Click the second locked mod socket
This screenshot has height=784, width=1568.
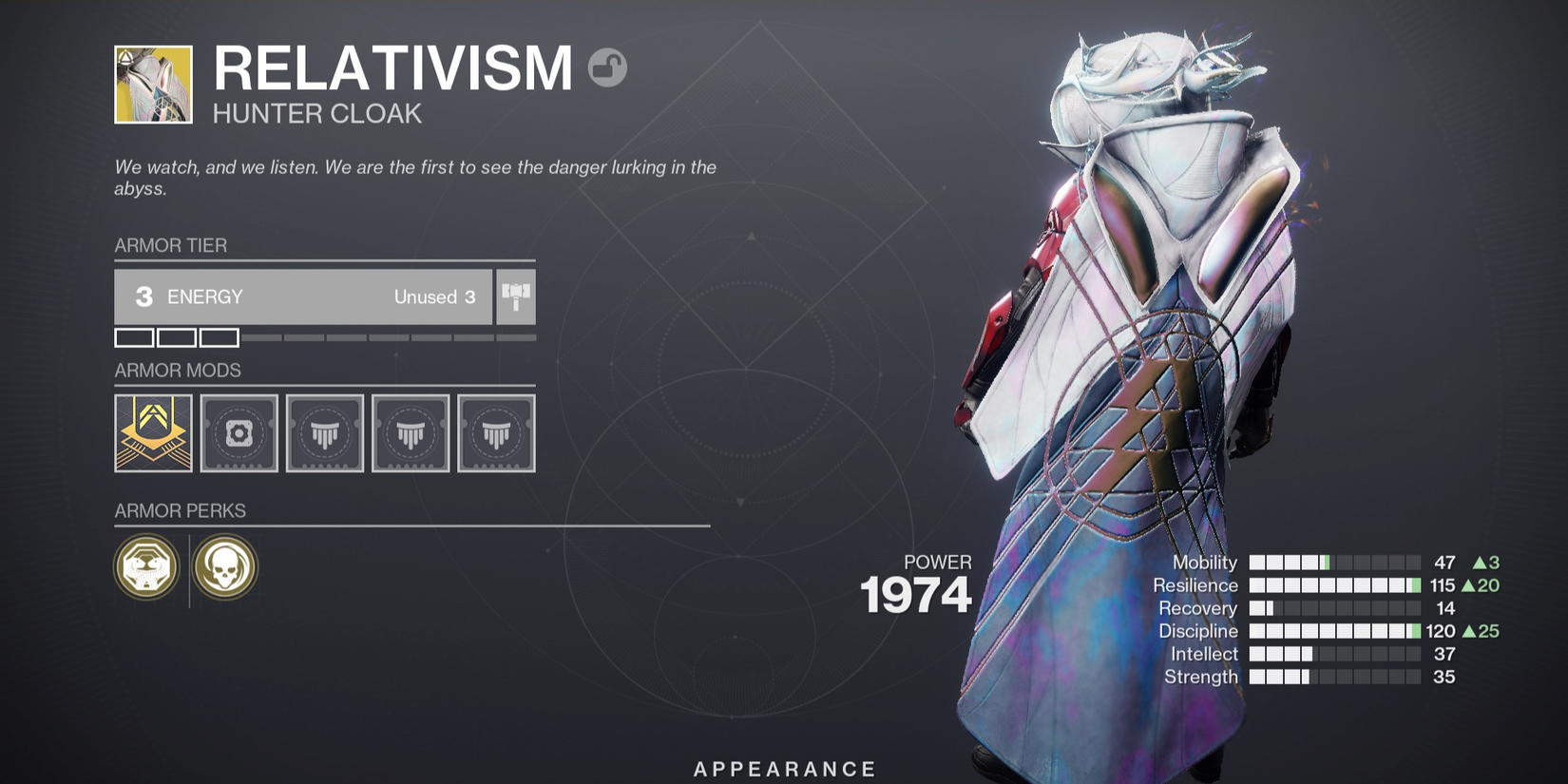pos(410,433)
